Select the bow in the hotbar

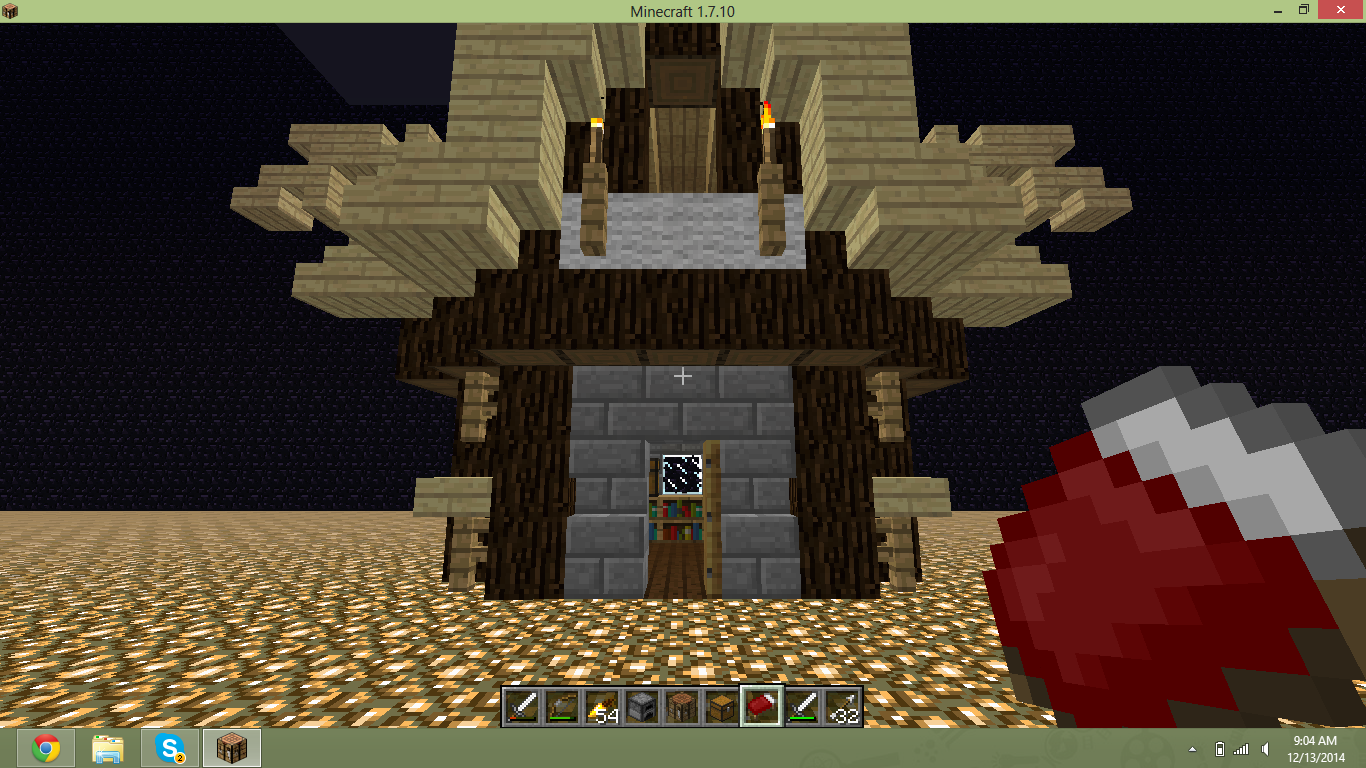click(x=561, y=707)
